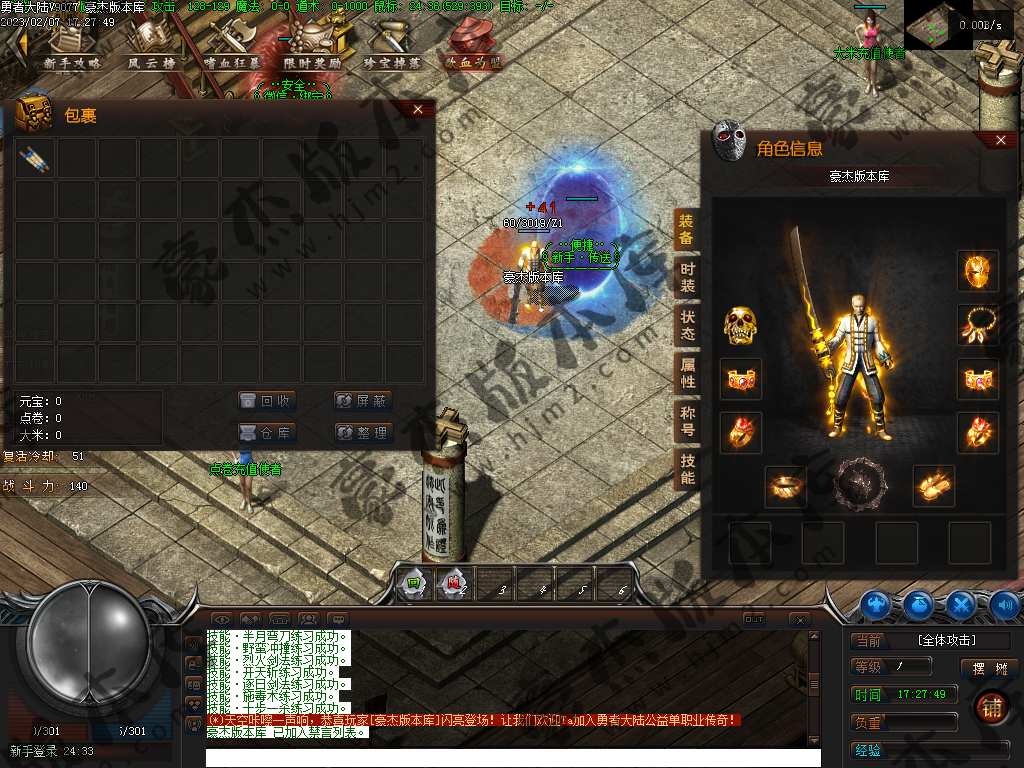This screenshot has height=768, width=1024.
Task: Click the 回收 recycle button
Action: (268, 401)
